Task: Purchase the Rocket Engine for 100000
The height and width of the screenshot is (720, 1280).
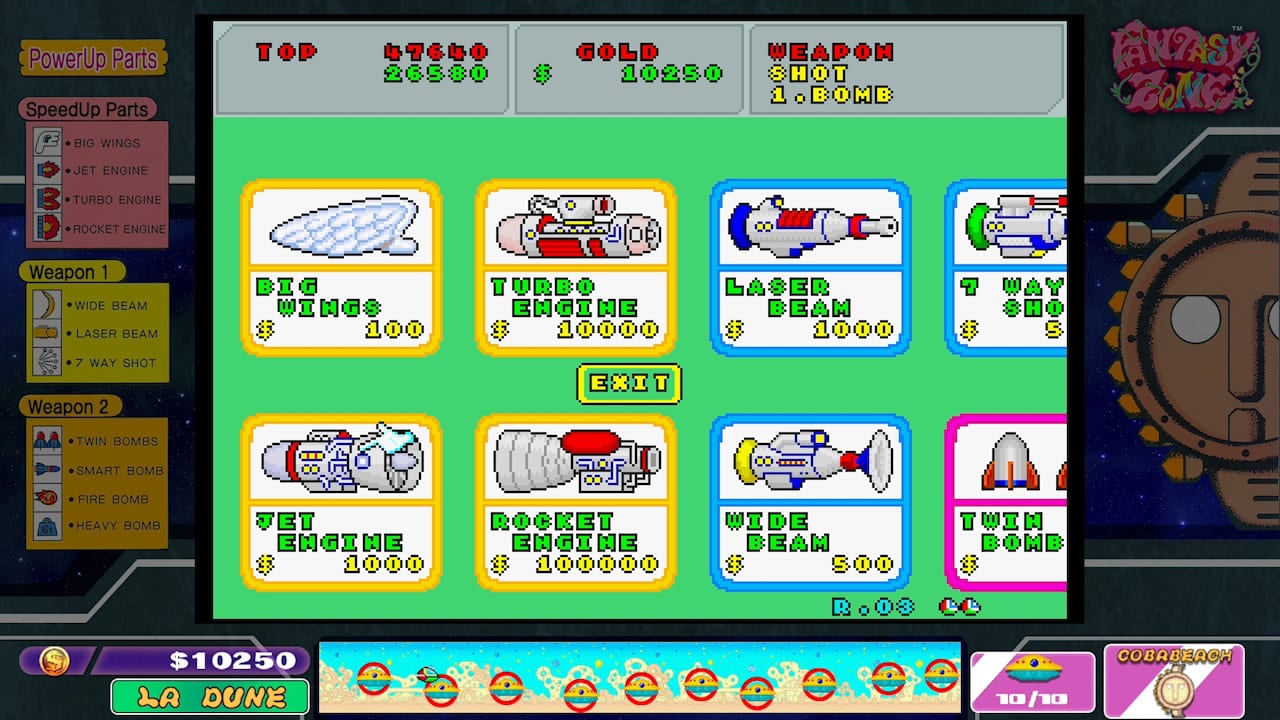Action: [576, 502]
